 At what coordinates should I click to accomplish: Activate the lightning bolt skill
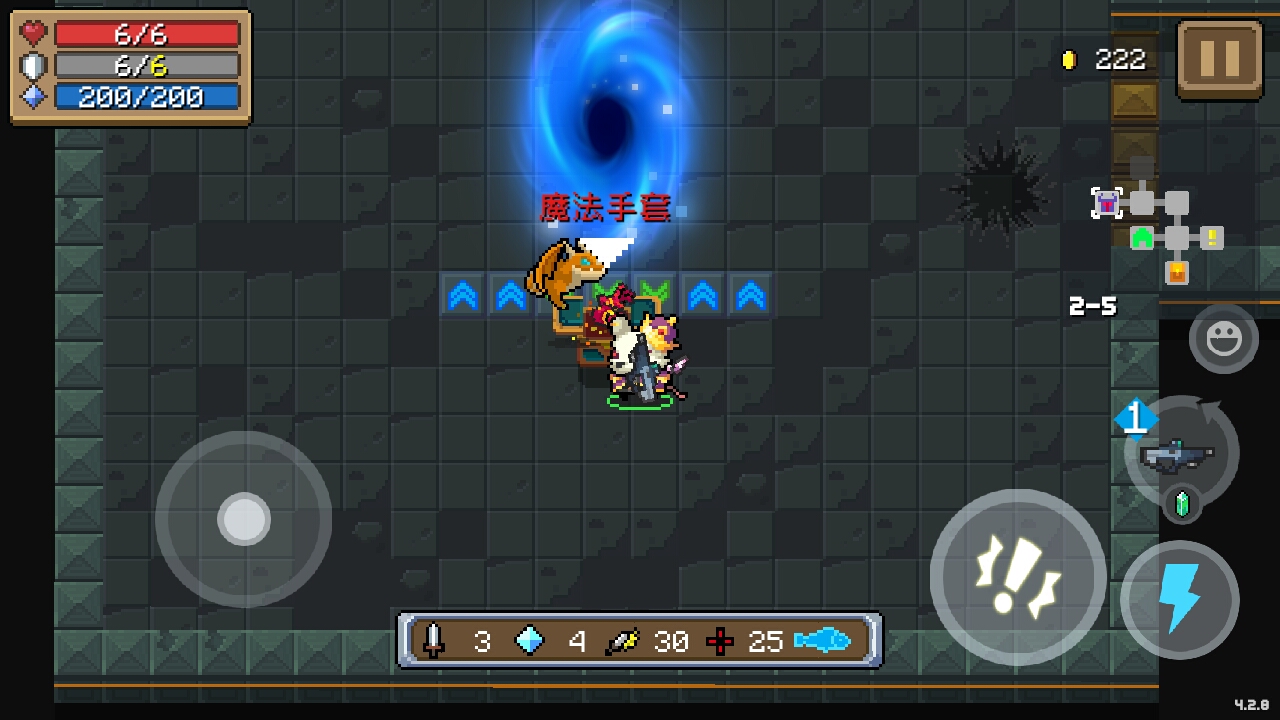click(x=1179, y=600)
